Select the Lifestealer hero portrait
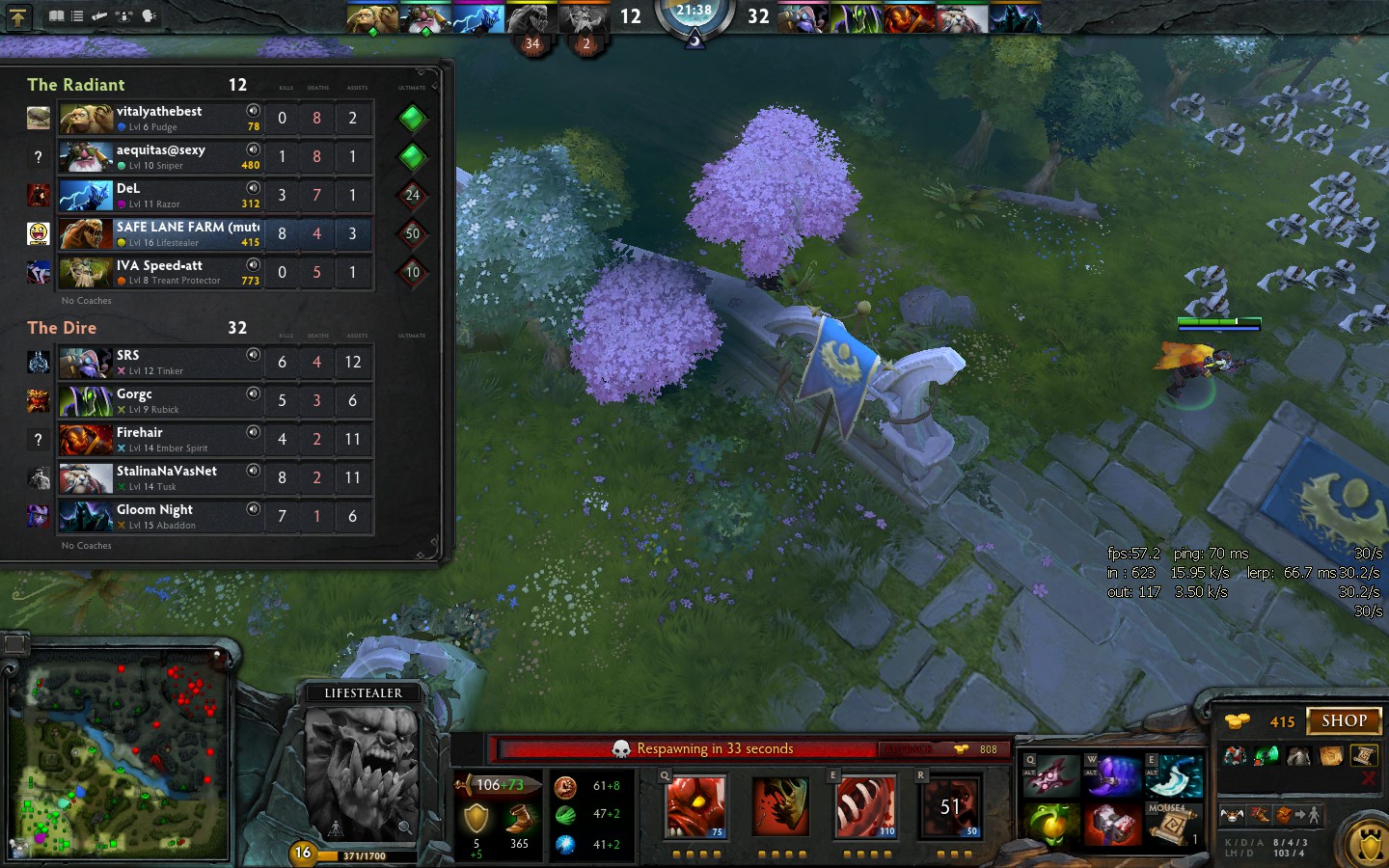The height and width of the screenshot is (868, 1389). [x=362, y=772]
